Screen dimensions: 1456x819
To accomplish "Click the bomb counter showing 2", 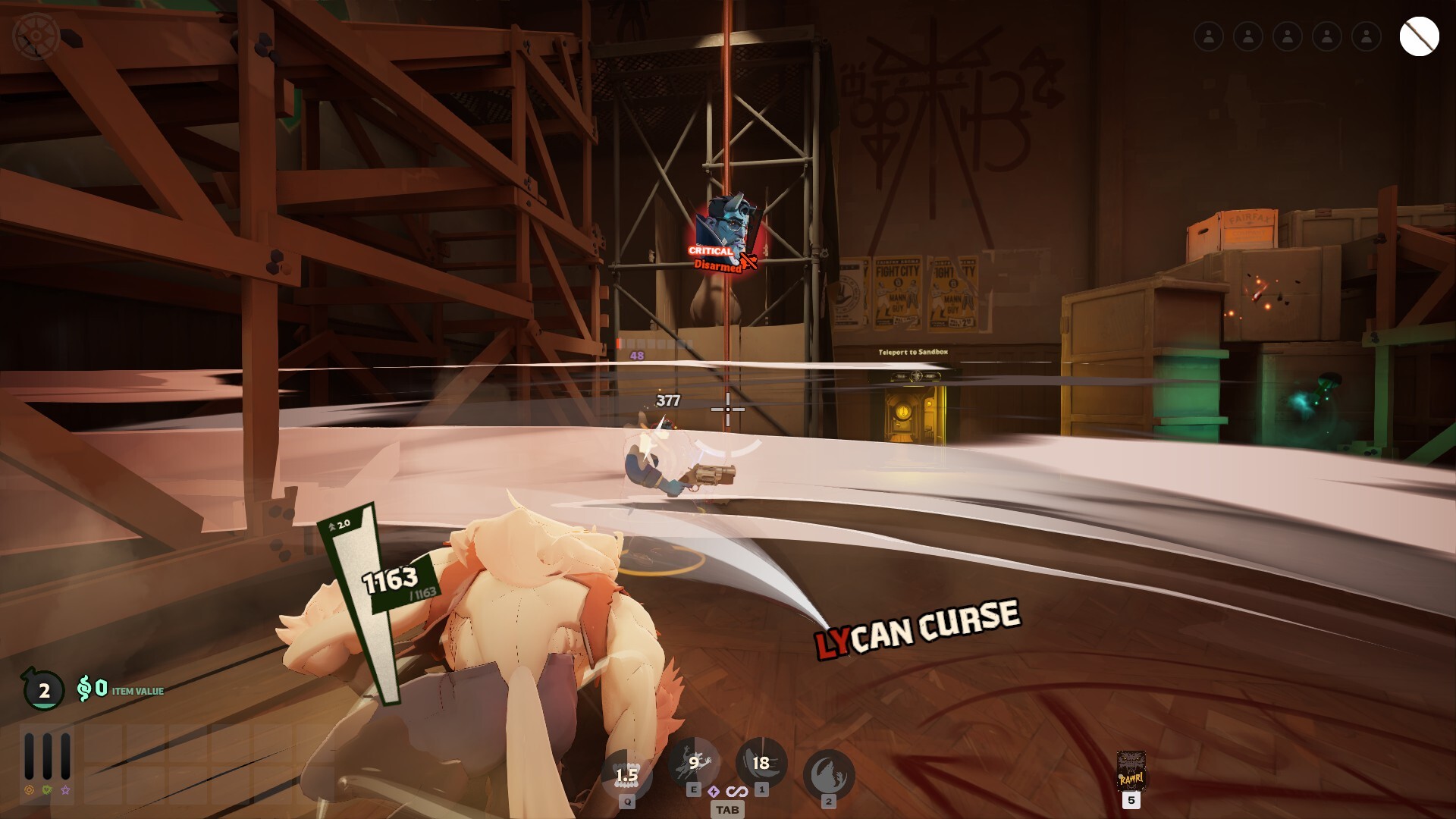I will coord(44,691).
